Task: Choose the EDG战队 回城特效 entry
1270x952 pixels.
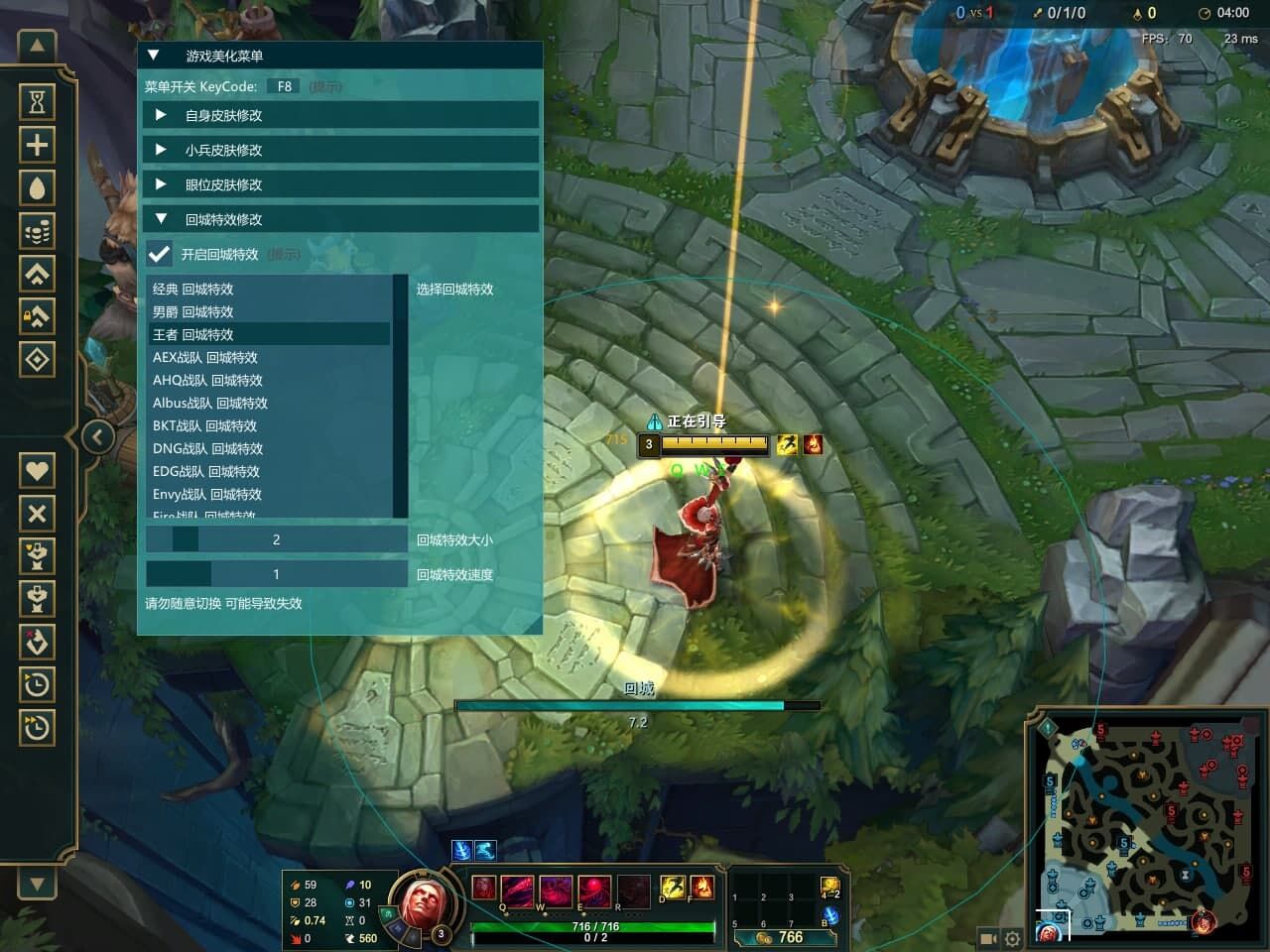Action: tap(206, 471)
